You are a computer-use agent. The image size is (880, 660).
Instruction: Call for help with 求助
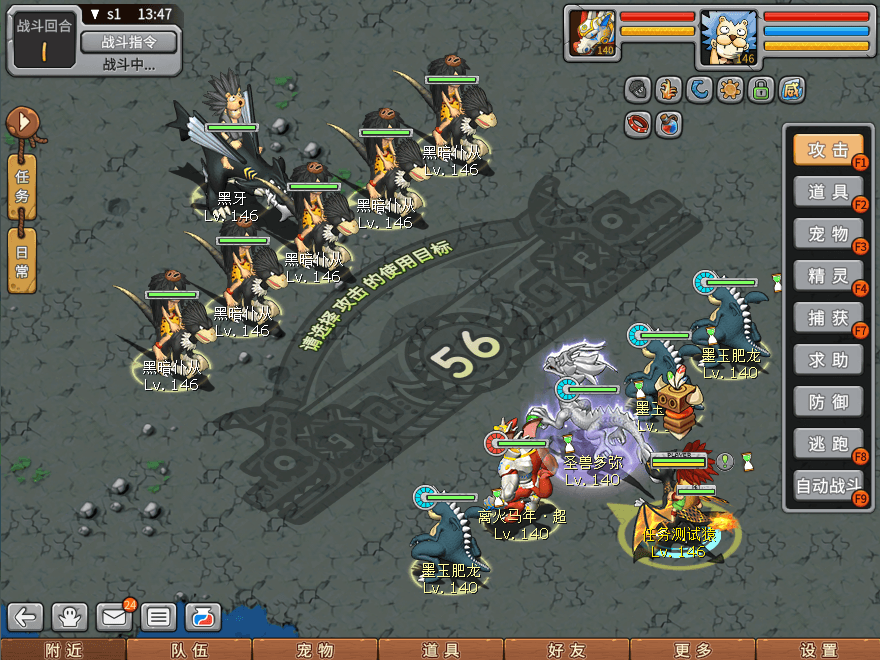(x=828, y=360)
